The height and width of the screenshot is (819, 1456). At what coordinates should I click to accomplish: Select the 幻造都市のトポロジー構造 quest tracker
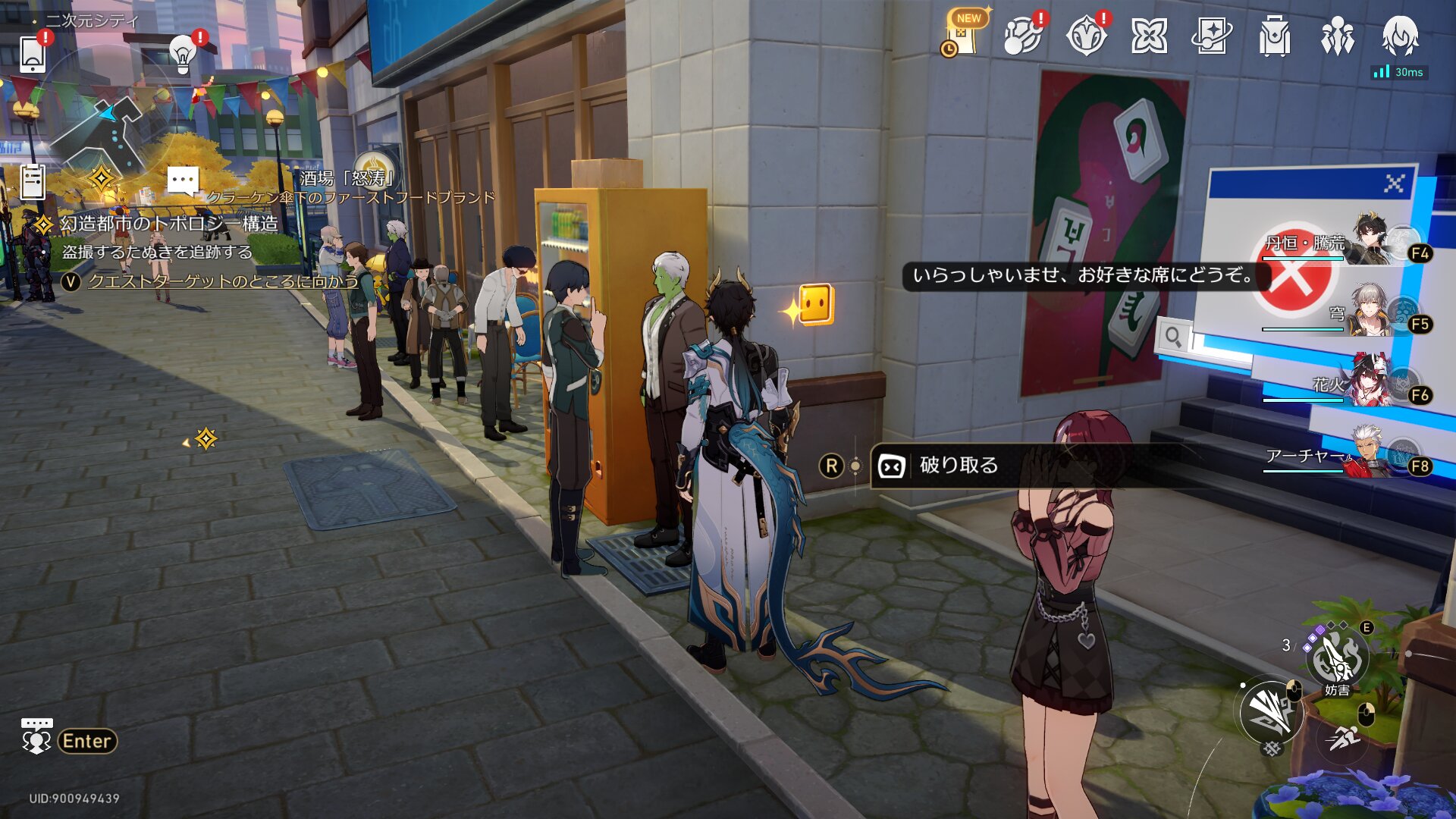pyautogui.click(x=168, y=224)
